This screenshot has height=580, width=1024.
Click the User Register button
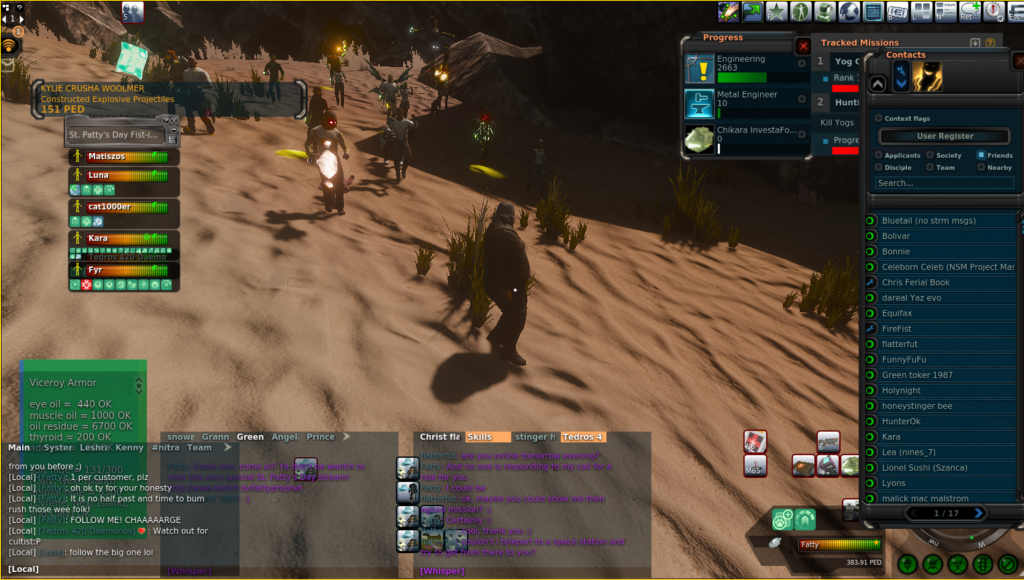coord(944,136)
